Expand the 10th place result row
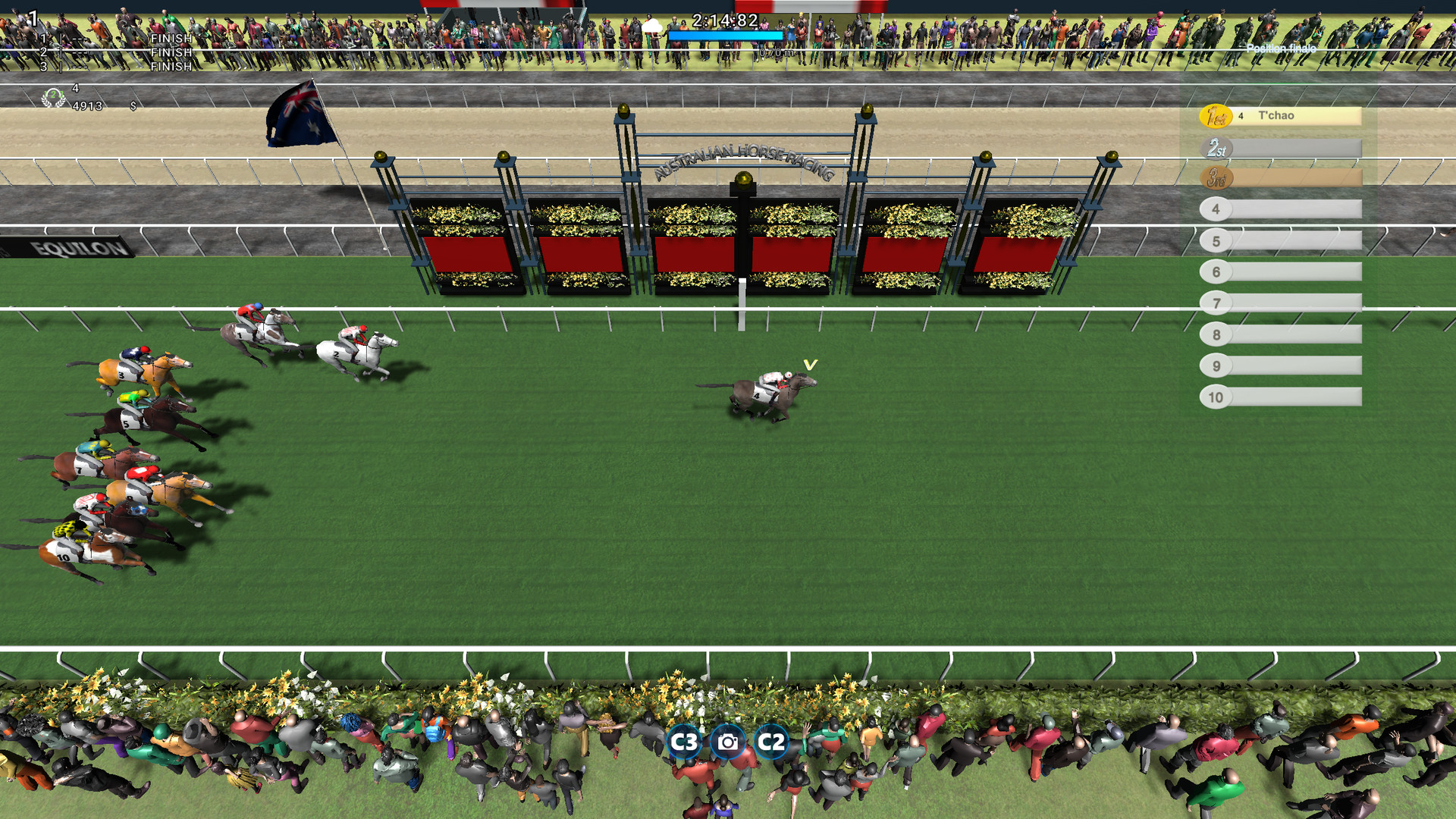1456x819 pixels. (1282, 396)
